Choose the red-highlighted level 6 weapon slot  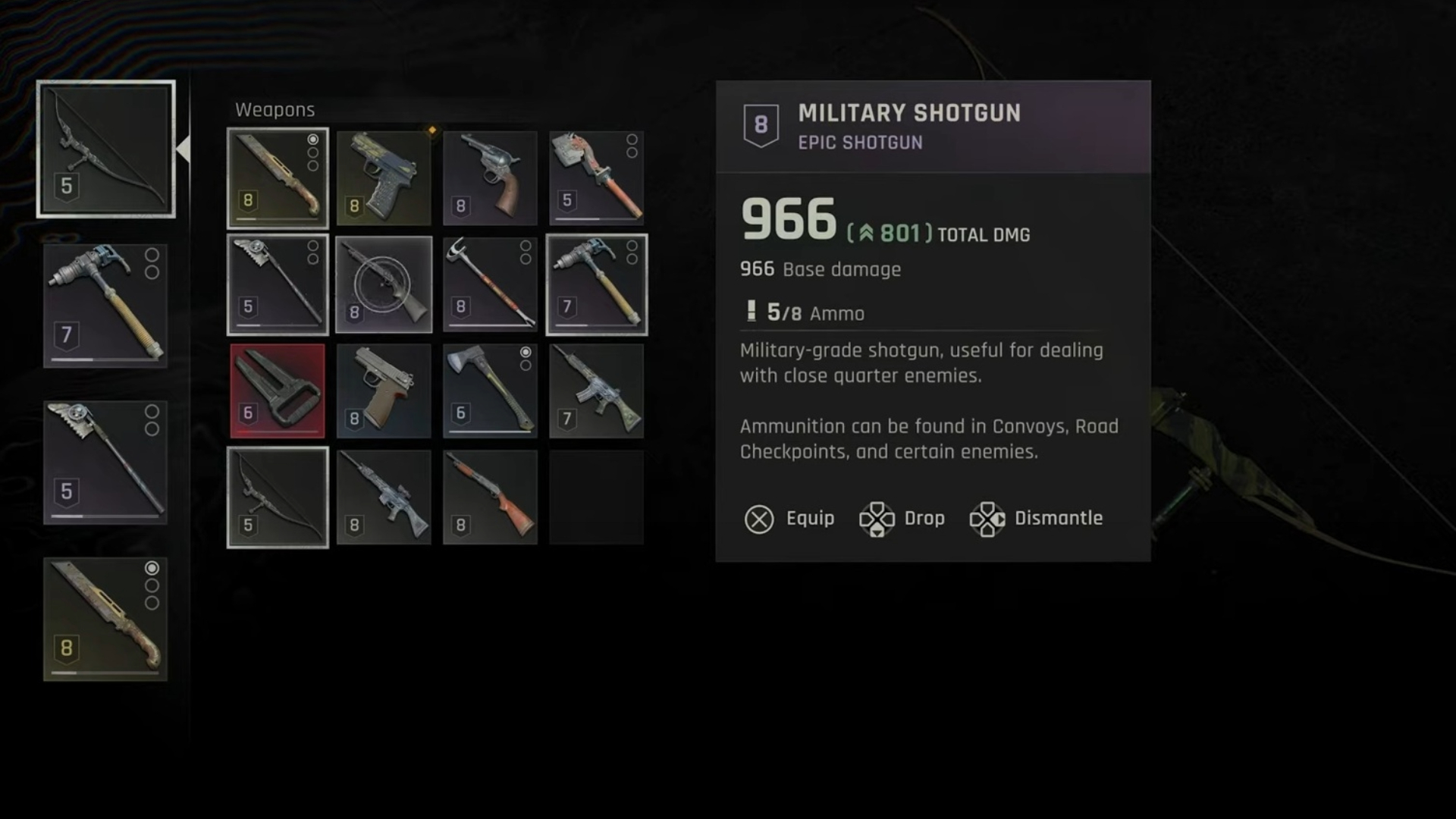pyautogui.click(x=278, y=391)
